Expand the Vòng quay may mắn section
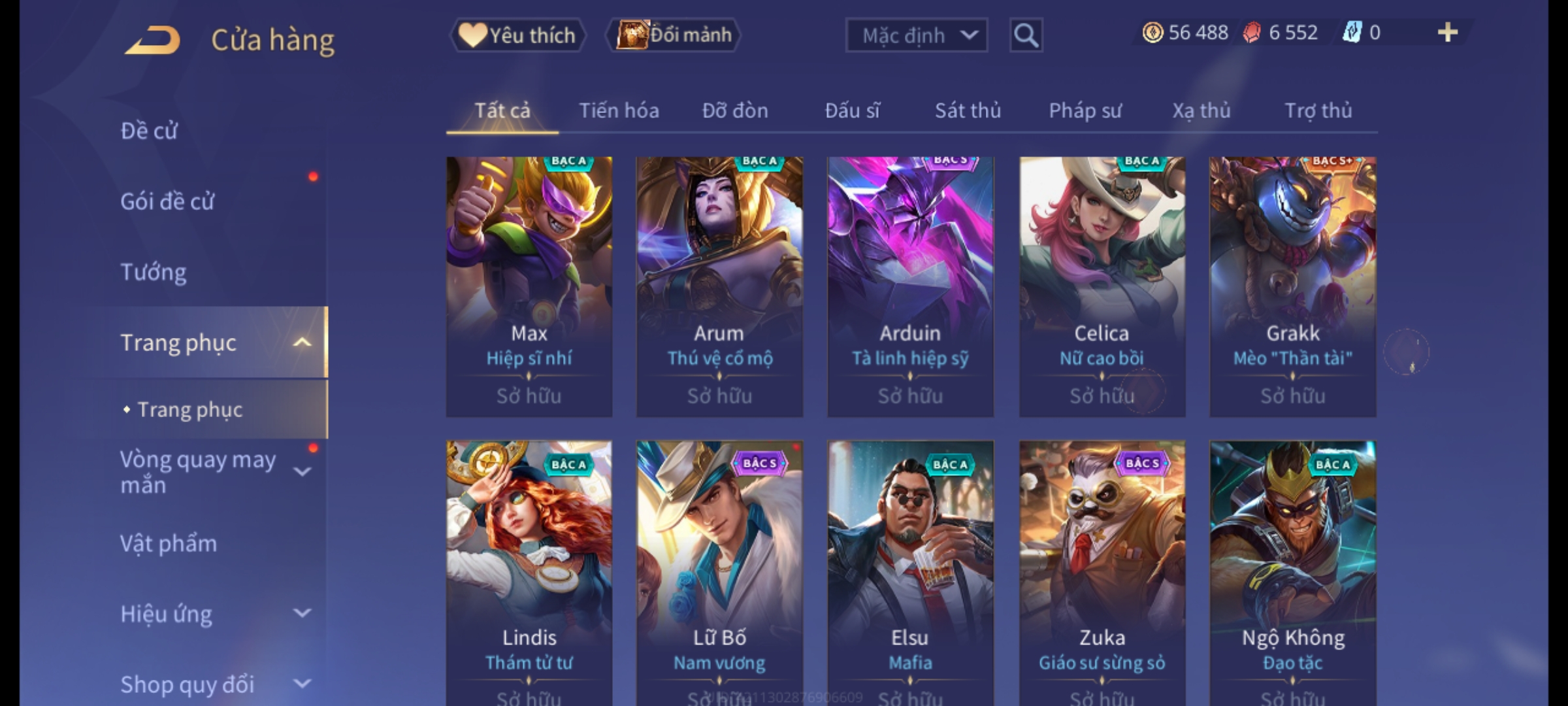 [209, 472]
